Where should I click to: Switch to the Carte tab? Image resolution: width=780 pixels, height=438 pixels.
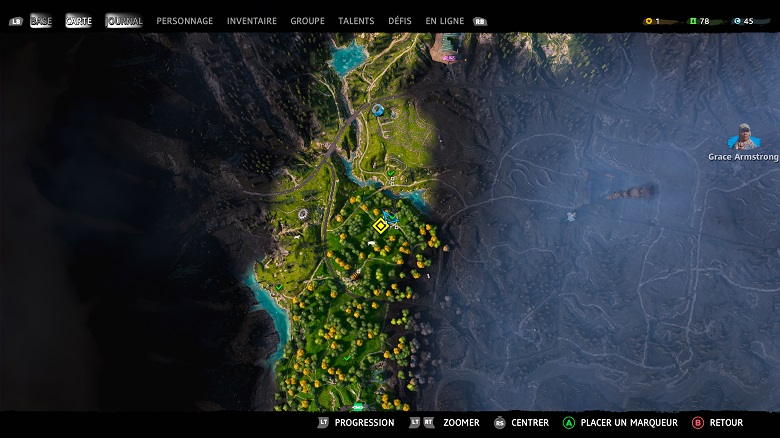point(78,21)
